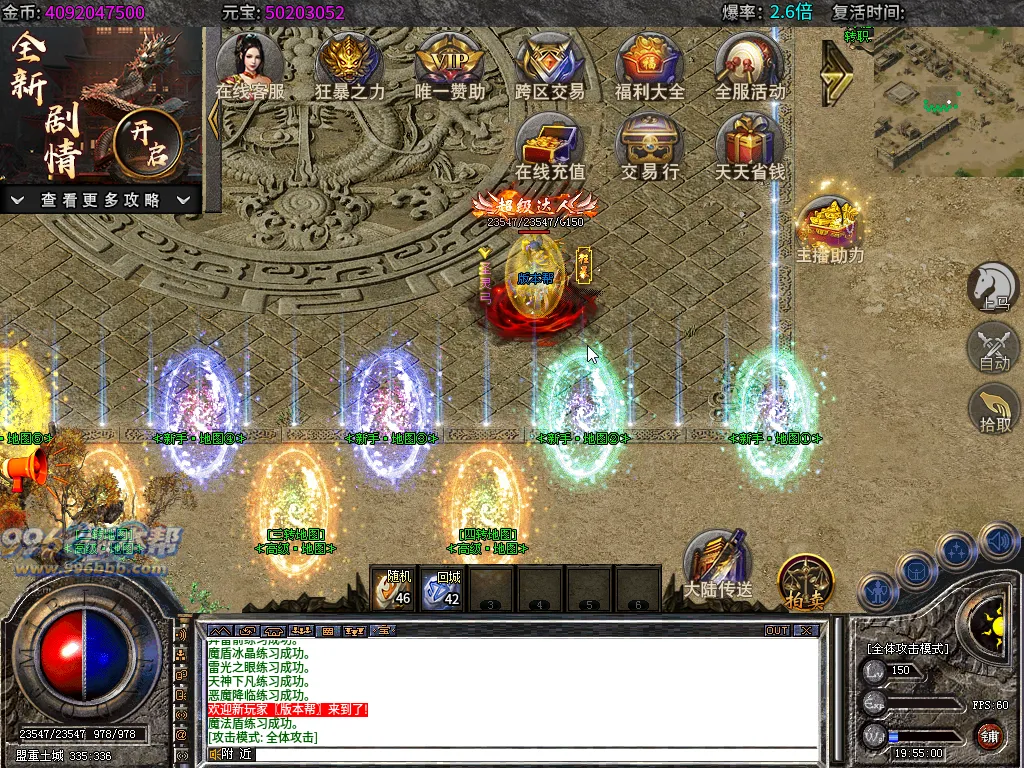Open the 狂暴之力 icon
The height and width of the screenshot is (768, 1024).
[x=349, y=63]
